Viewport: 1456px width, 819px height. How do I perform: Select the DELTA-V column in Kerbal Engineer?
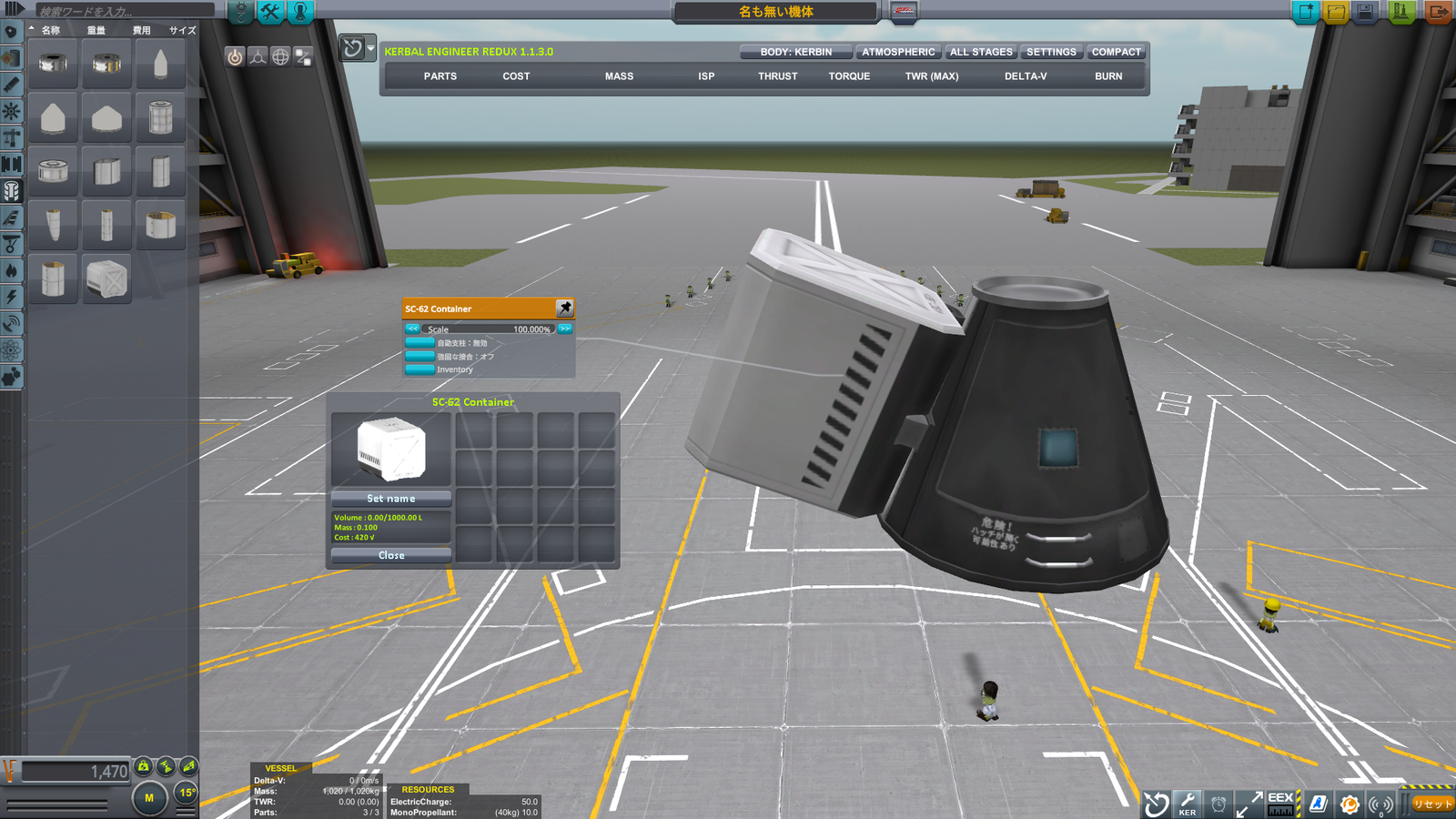(x=1023, y=76)
